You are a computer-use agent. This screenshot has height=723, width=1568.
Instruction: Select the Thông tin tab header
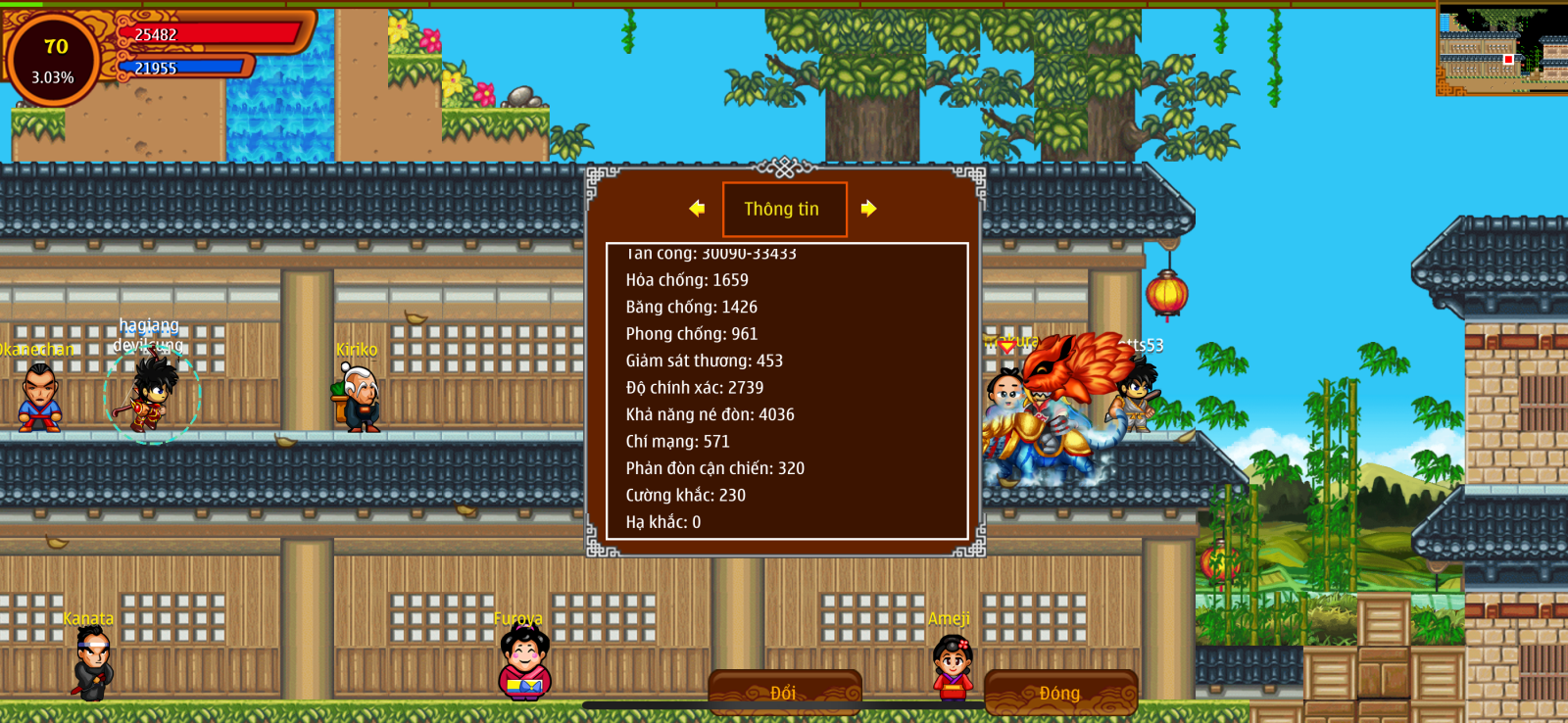click(784, 210)
